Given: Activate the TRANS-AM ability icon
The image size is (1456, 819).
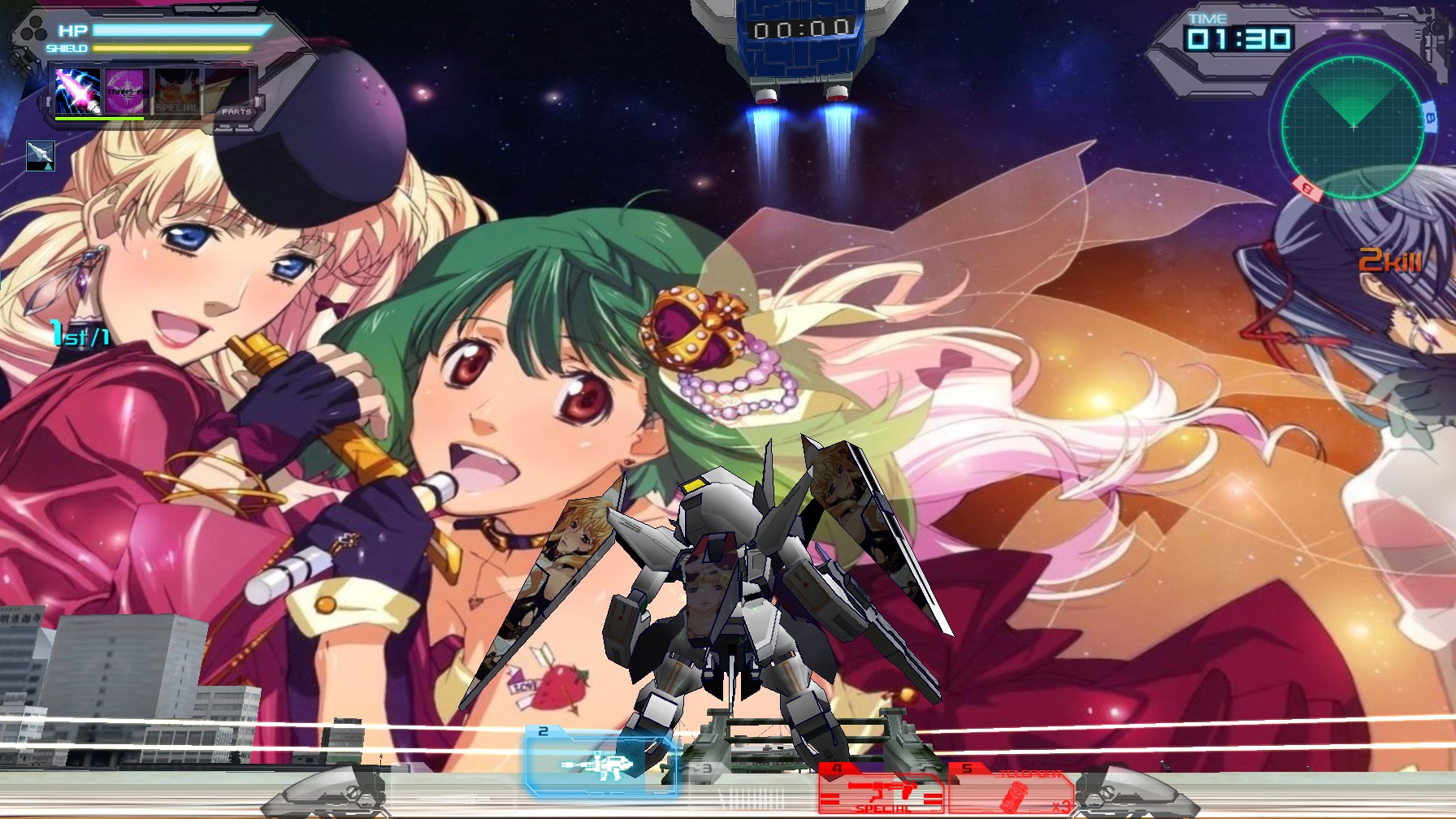Looking at the screenshot, I should pyautogui.click(x=127, y=90).
